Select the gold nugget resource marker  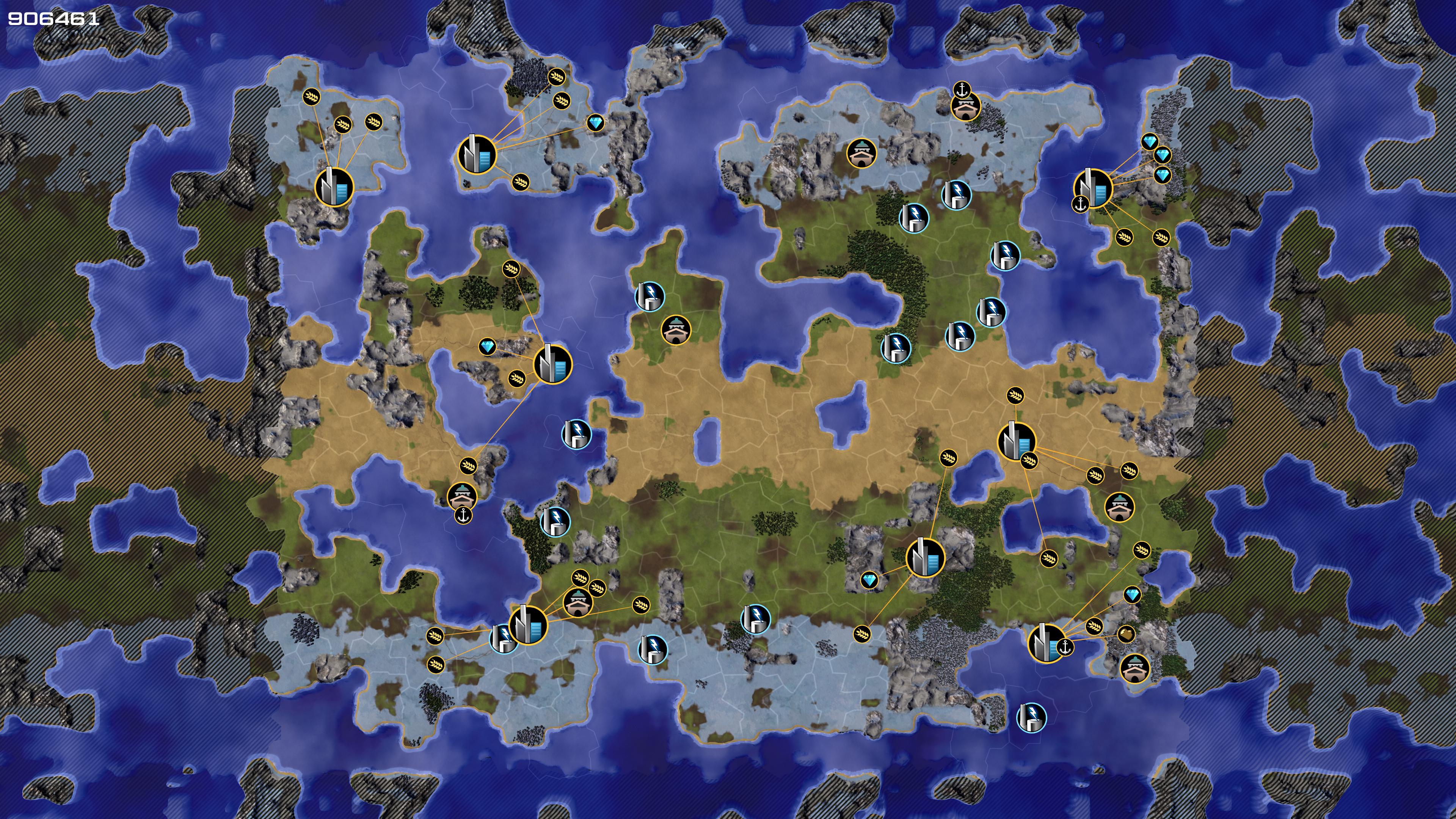coord(1126,634)
